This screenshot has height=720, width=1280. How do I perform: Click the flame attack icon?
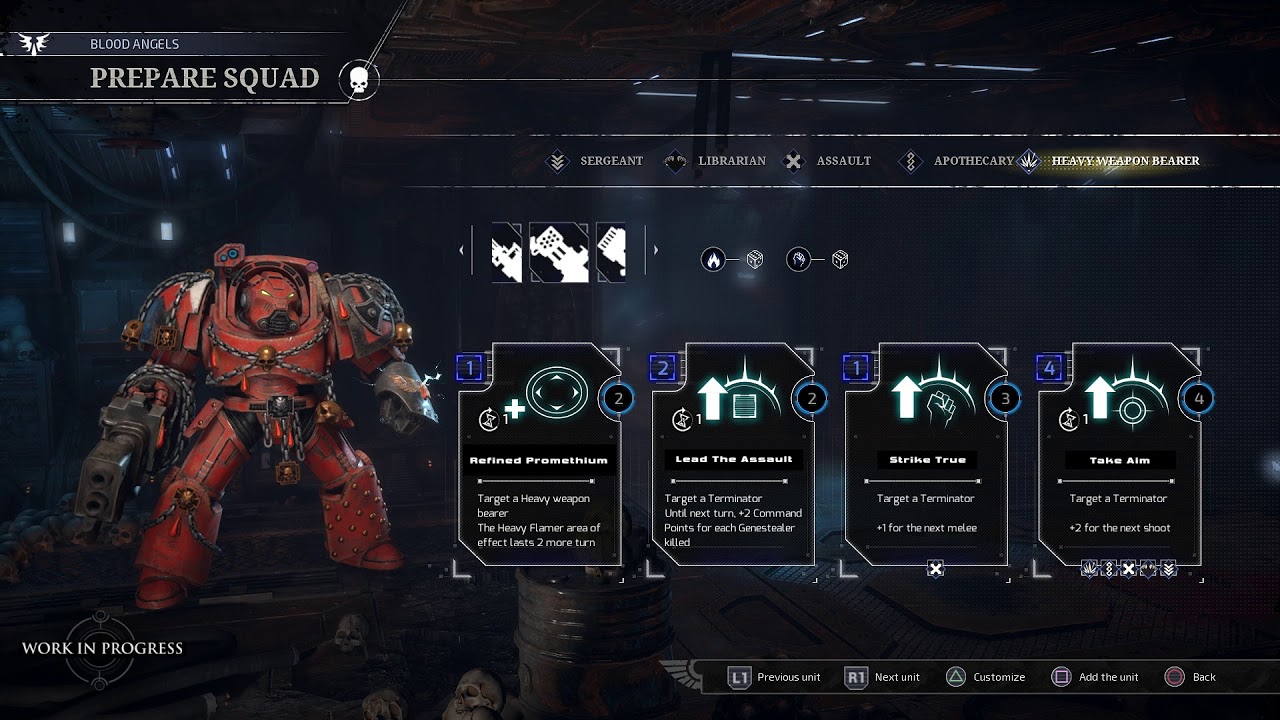coord(713,260)
